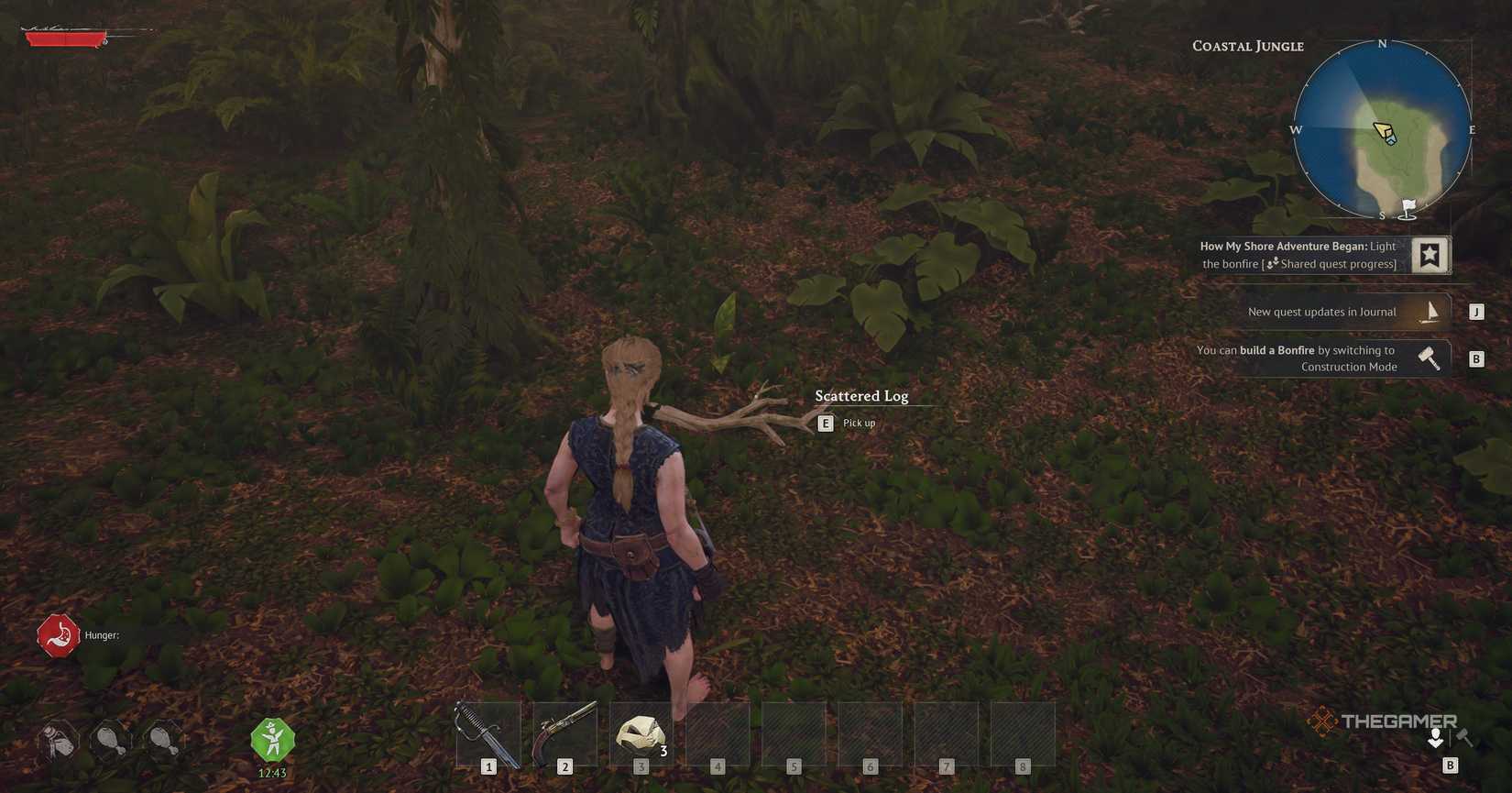
Task: Click the TheGamer watermark logo
Action: (1386, 721)
